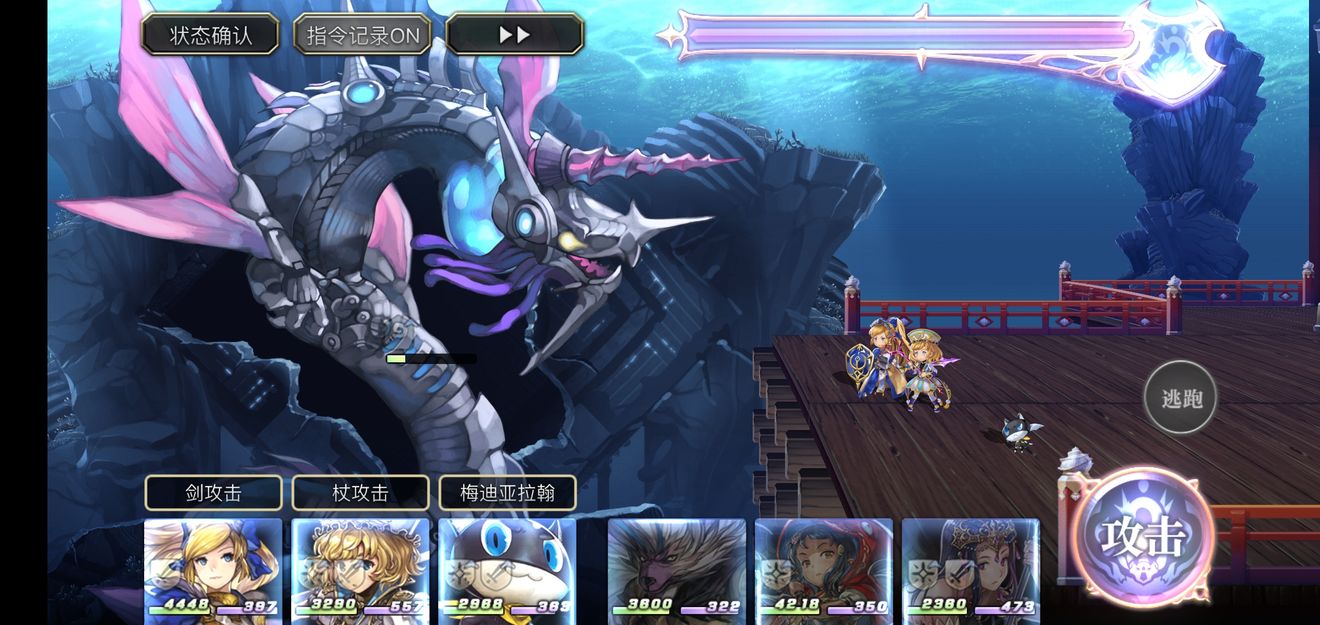Select the black cat portrait with 2988 HP

coord(507,567)
